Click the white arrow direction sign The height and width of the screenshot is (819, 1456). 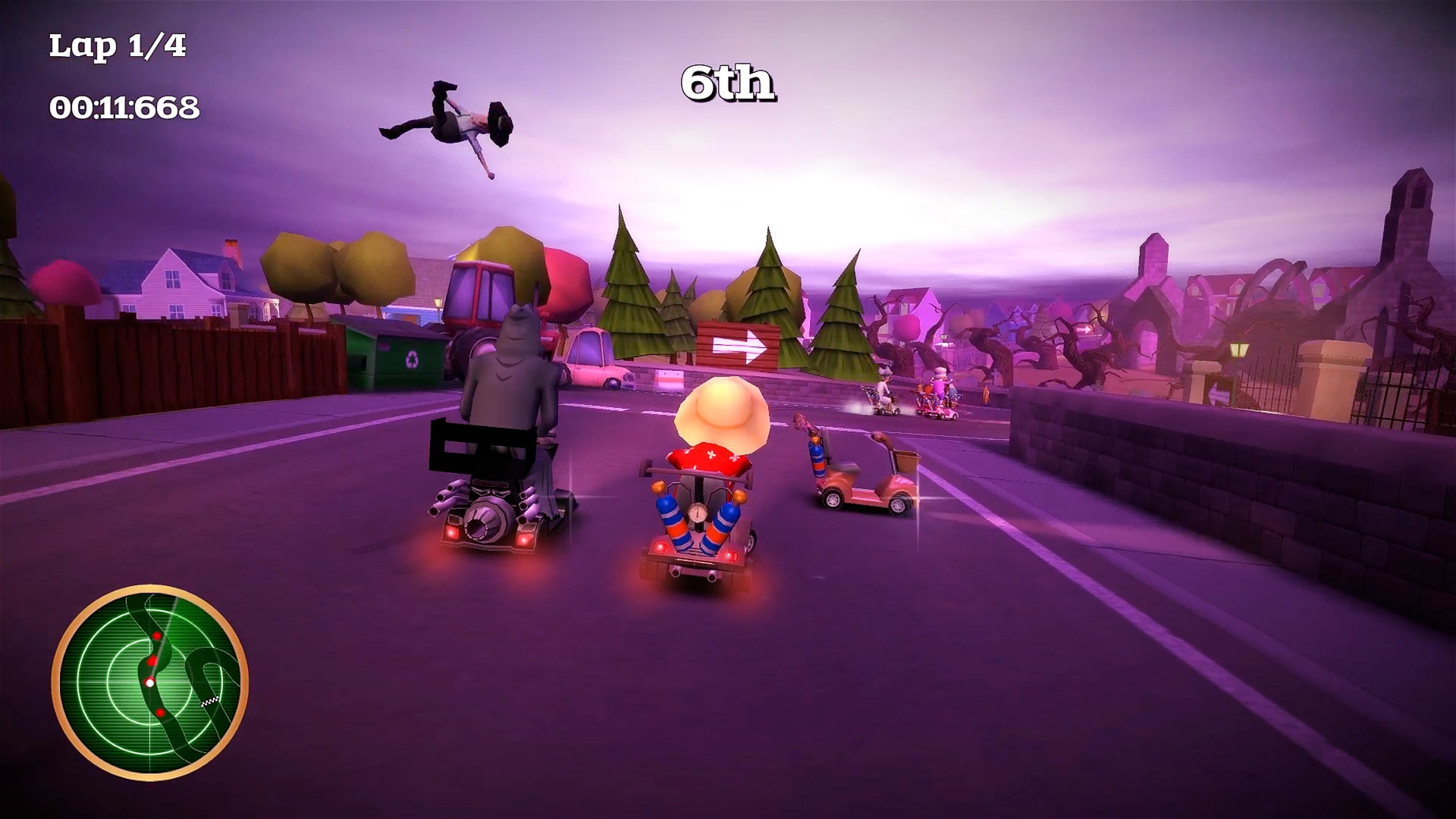click(739, 346)
